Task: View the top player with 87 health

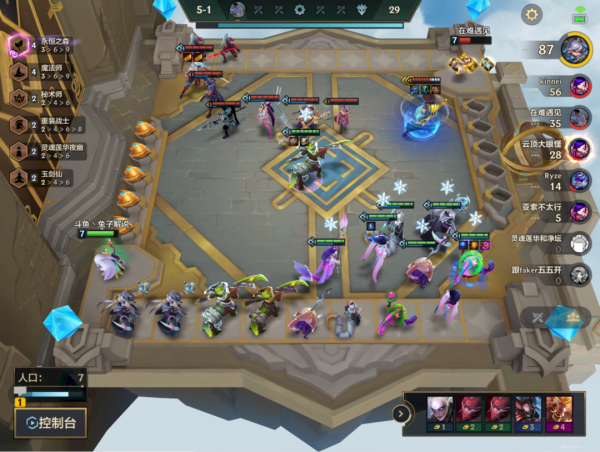Action: click(x=573, y=48)
